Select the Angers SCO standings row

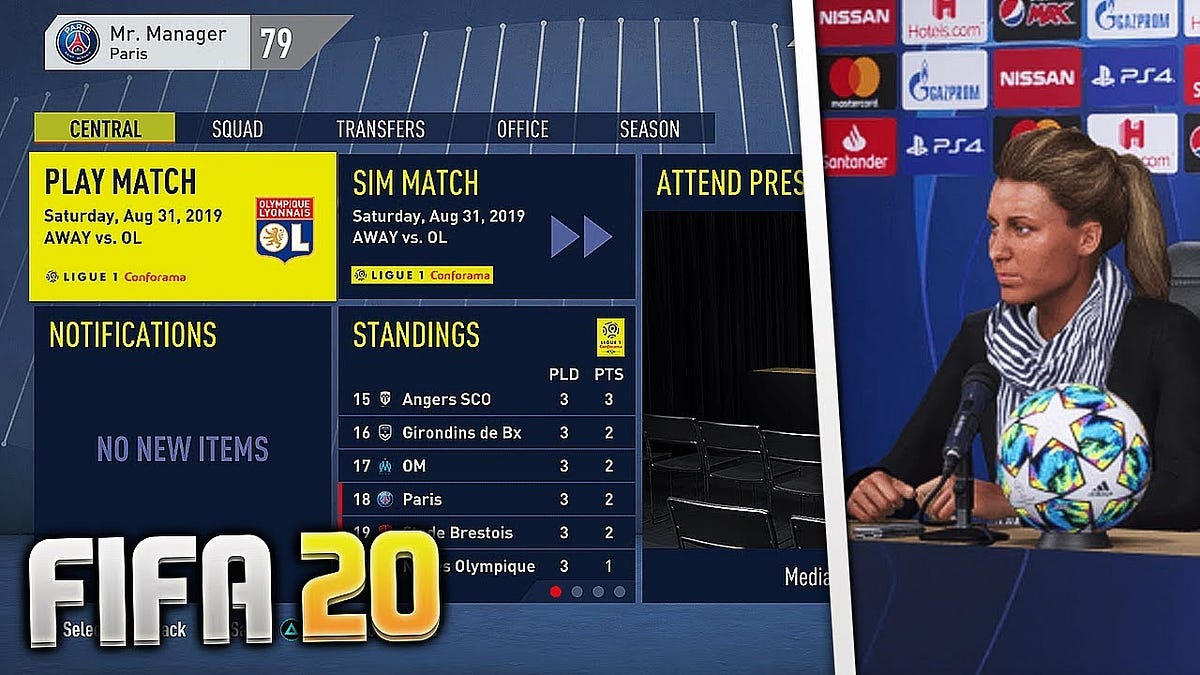click(x=487, y=400)
